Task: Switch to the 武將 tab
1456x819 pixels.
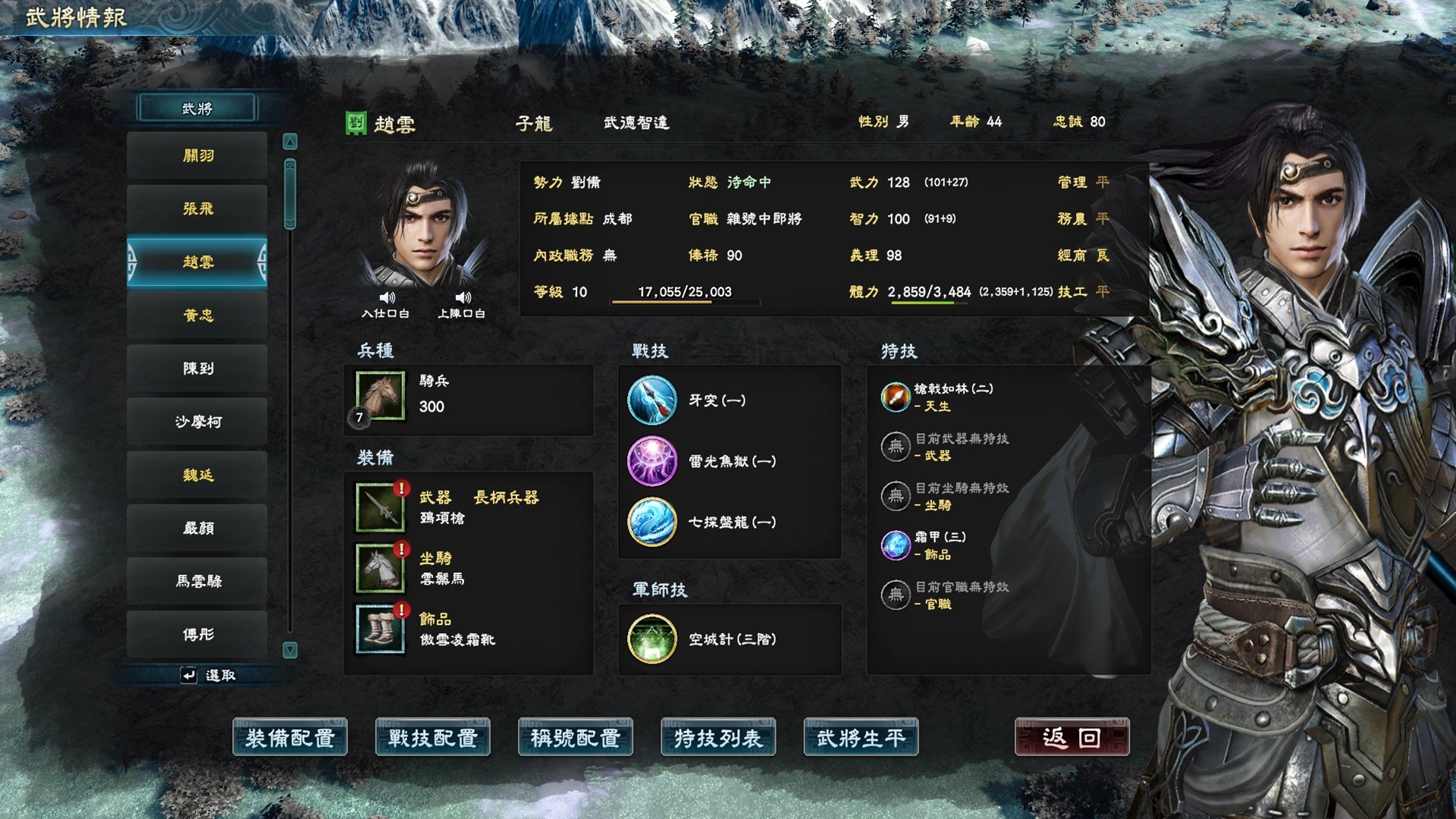Action: pyautogui.click(x=196, y=108)
